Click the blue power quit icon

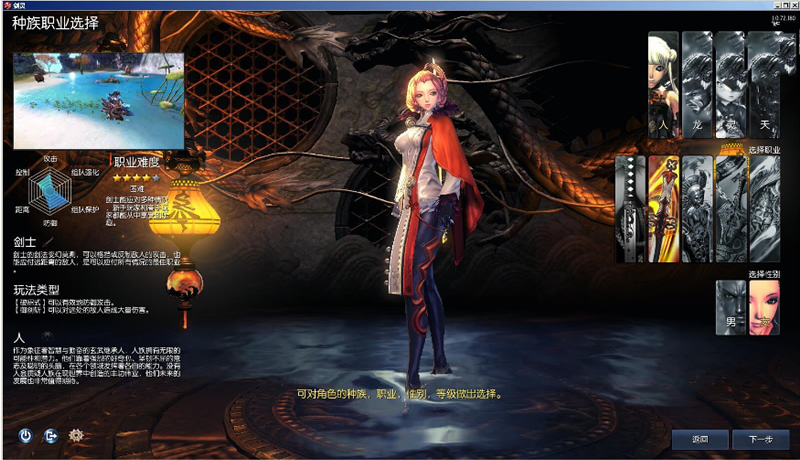(x=26, y=436)
